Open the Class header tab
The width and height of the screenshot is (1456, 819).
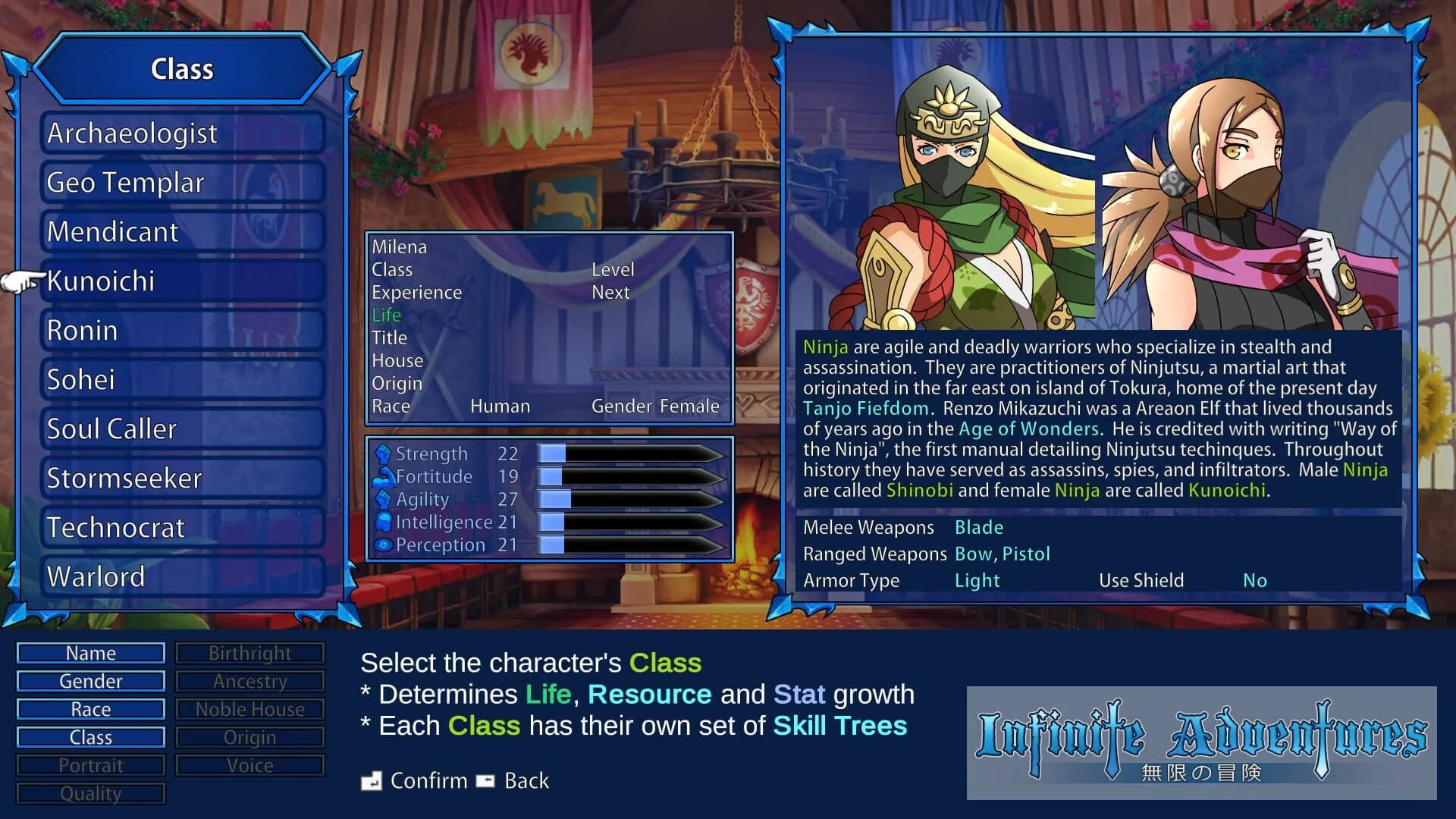[x=182, y=69]
